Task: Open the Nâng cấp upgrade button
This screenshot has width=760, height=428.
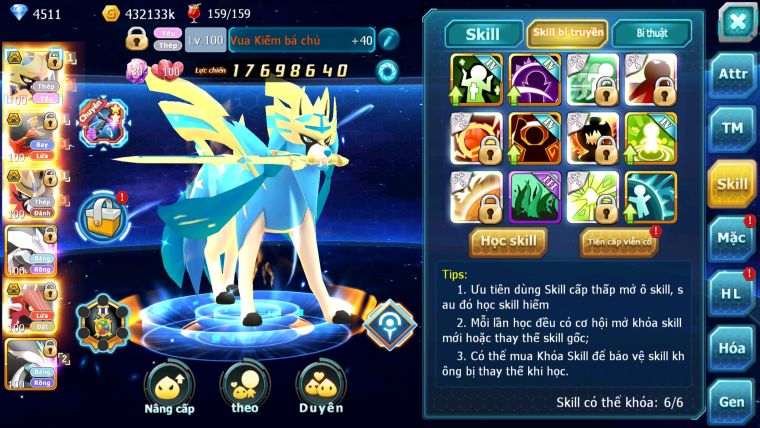Action: (169, 388)
